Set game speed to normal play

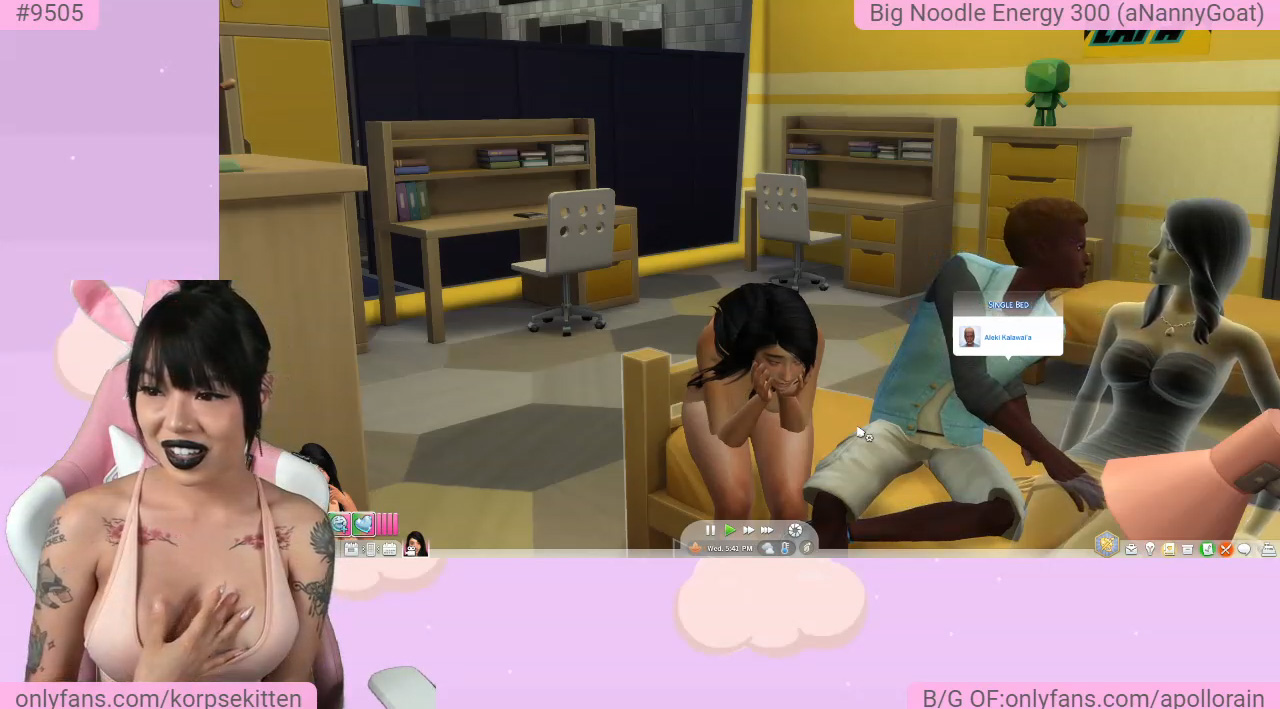click(x=729, y=530)
